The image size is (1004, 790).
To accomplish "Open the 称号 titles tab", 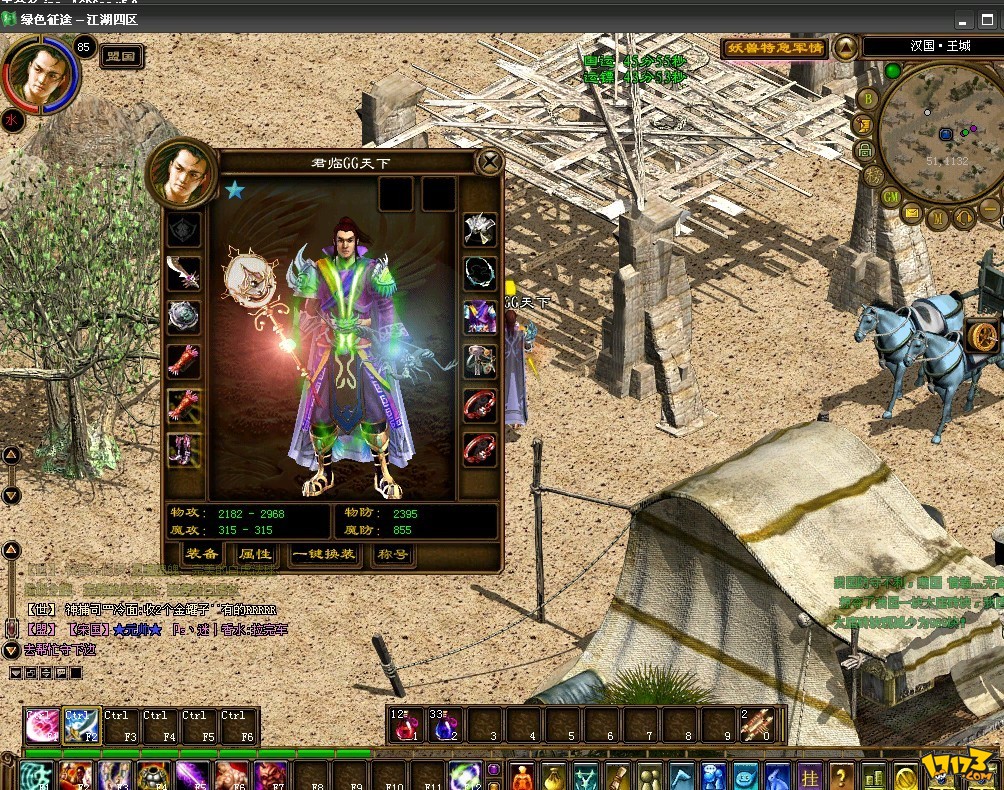I will point(391,553).
